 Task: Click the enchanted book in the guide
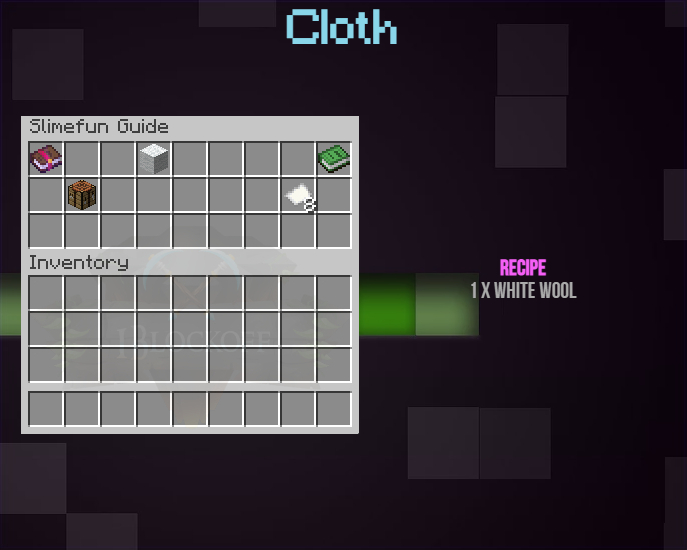point(46,158)
